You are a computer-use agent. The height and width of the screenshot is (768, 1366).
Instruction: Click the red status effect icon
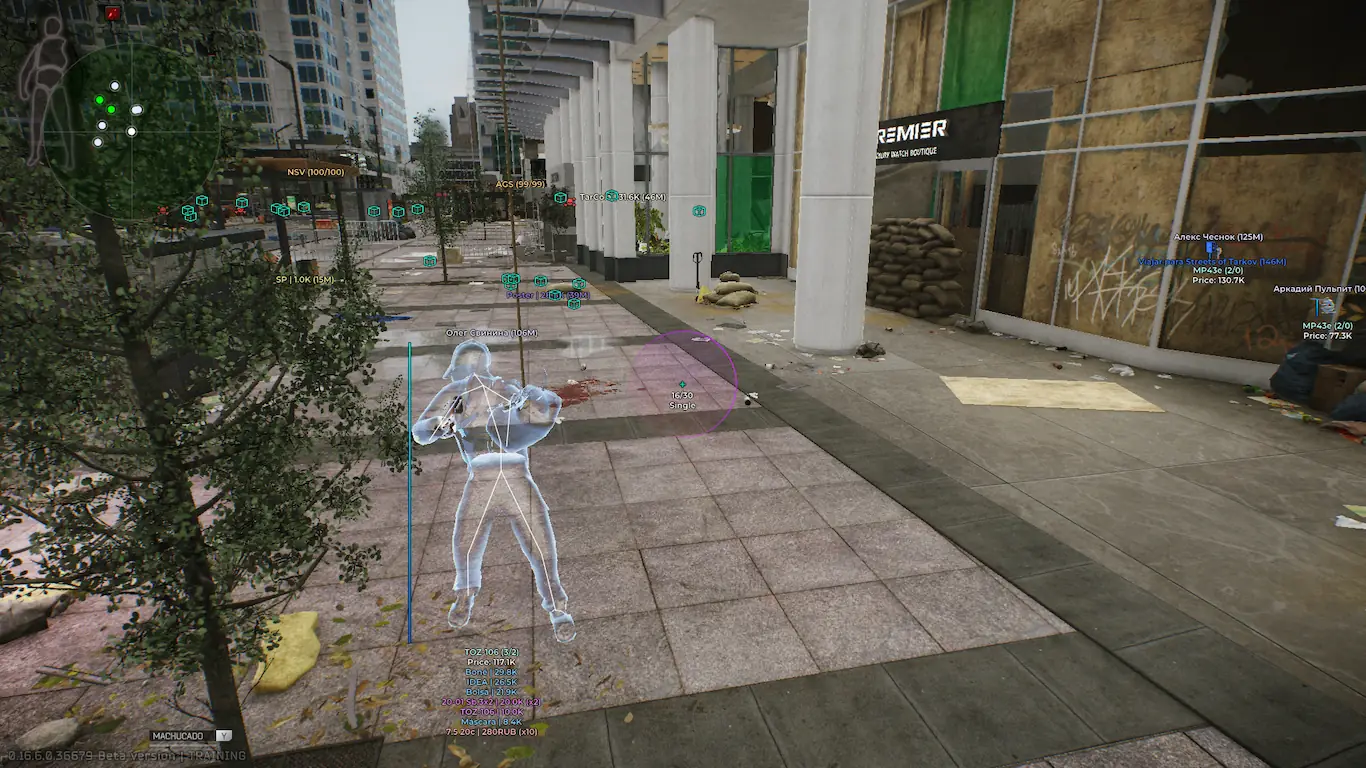(x=111, y=13)
